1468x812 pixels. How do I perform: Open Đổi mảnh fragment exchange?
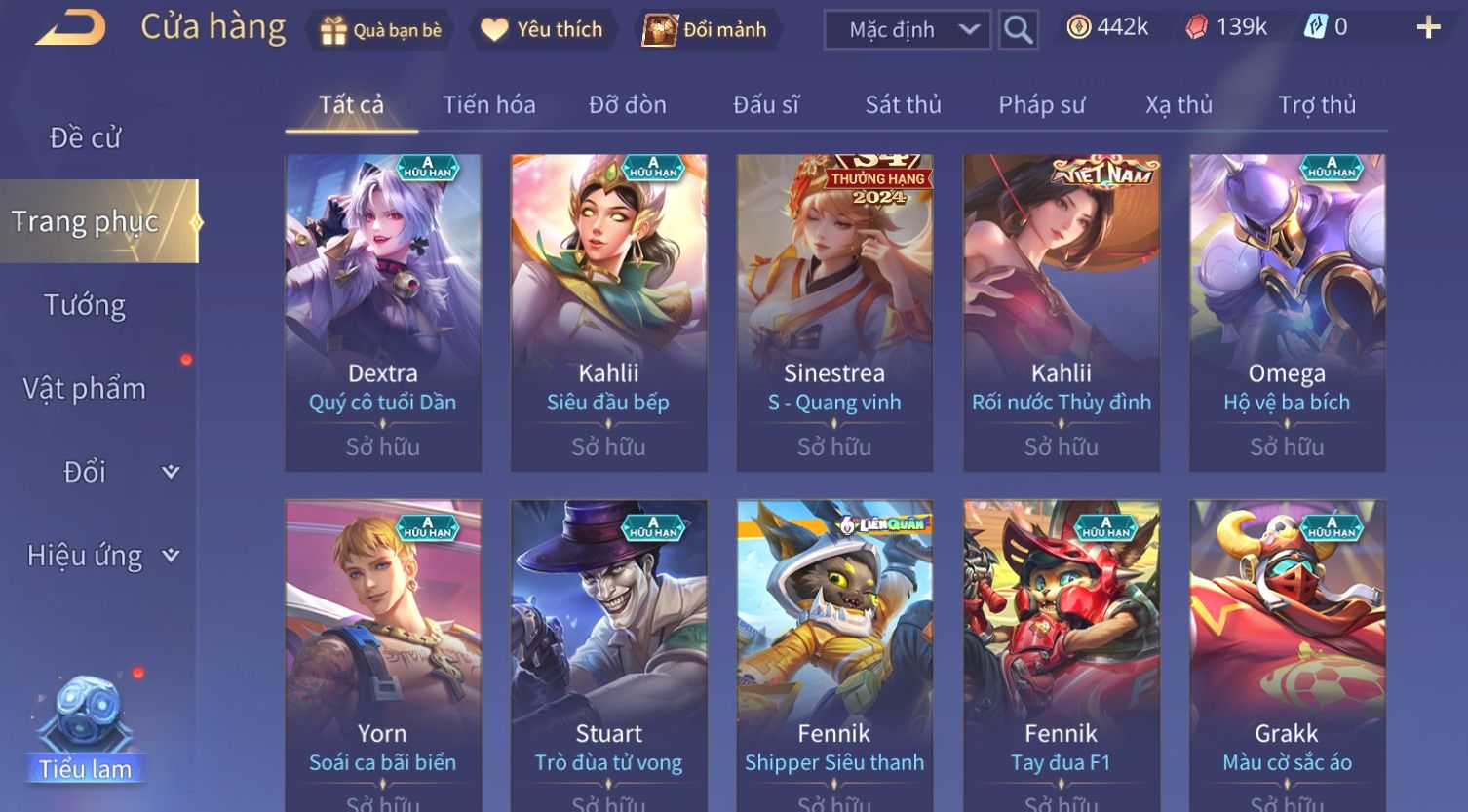706,30
